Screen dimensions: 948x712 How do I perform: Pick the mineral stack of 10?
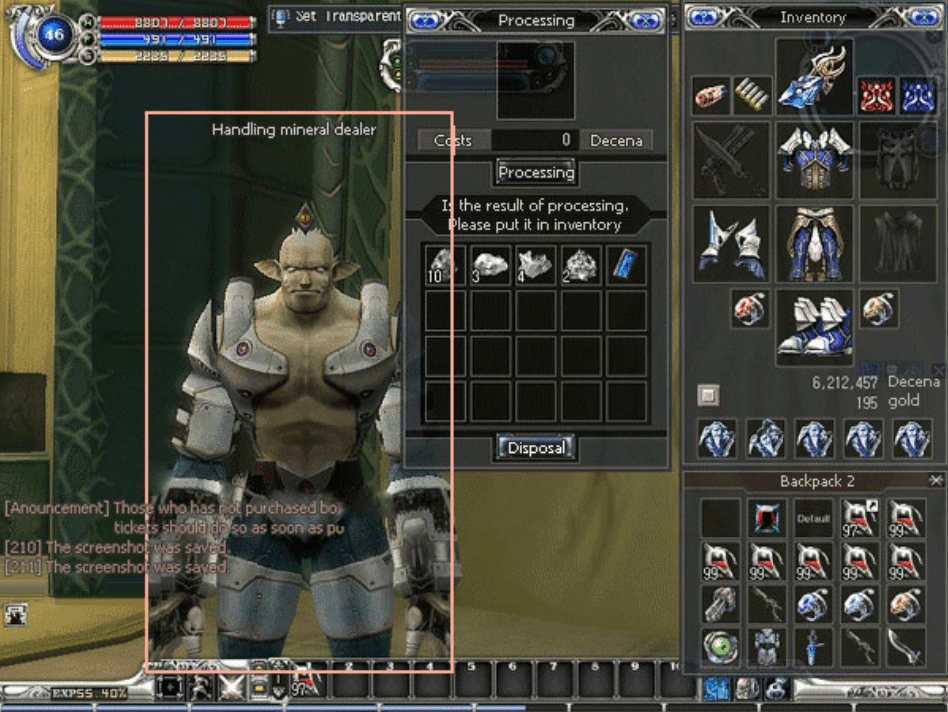click(x=444, y=266)
